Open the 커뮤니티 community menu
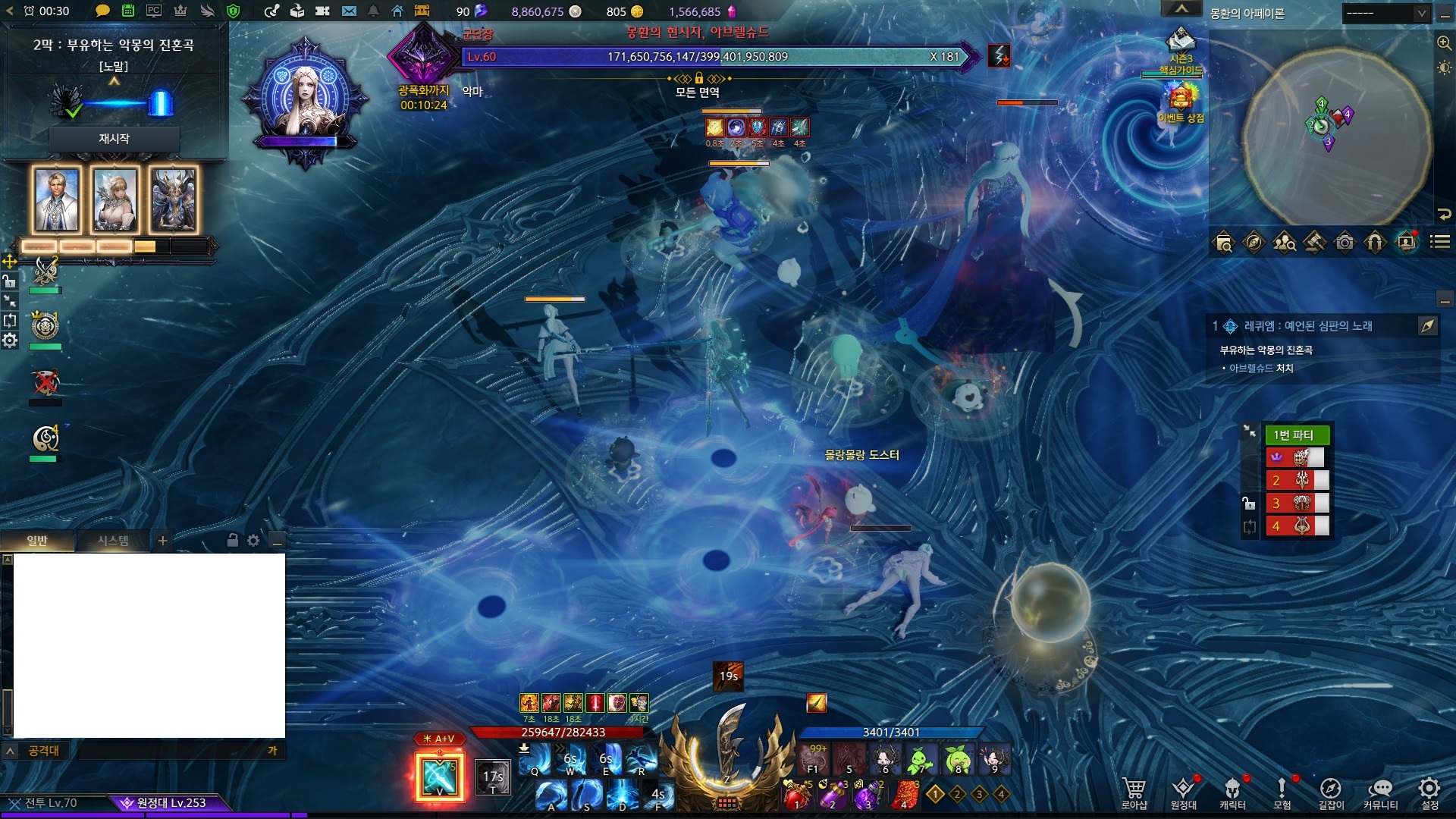Screen dimensions: 1456x819 pos(1380,792)
